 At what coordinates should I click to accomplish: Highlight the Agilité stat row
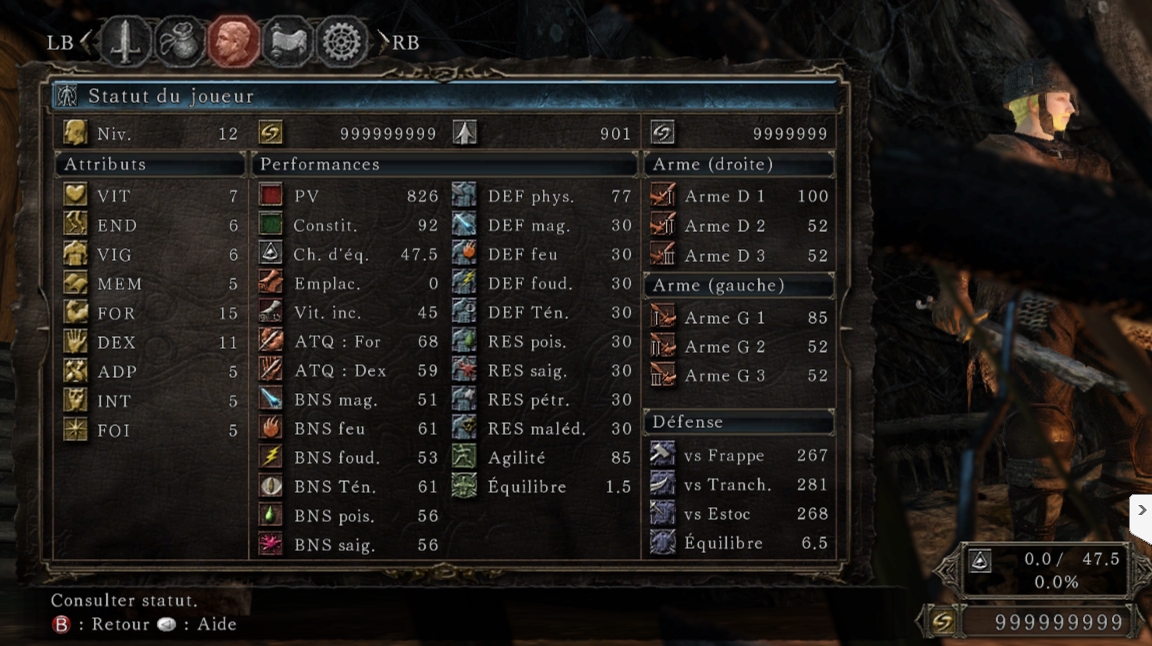pyautogui.click(x=542, y=457)
